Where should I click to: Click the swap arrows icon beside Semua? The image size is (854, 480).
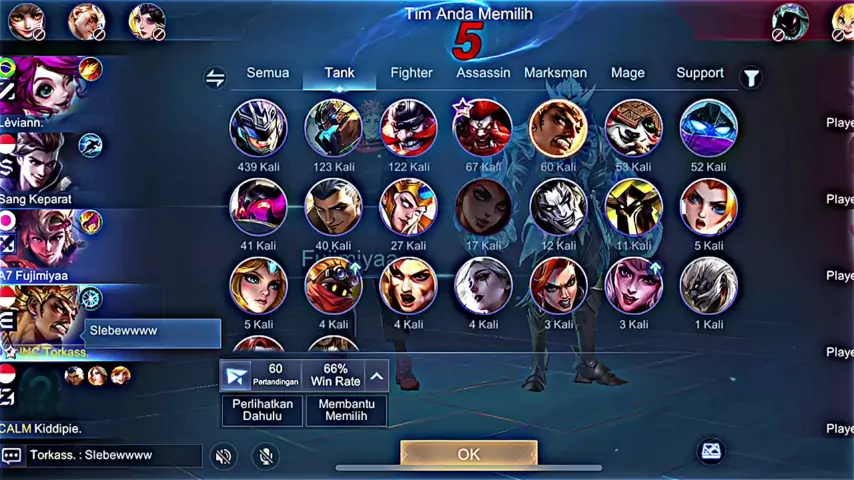(215, 78)
